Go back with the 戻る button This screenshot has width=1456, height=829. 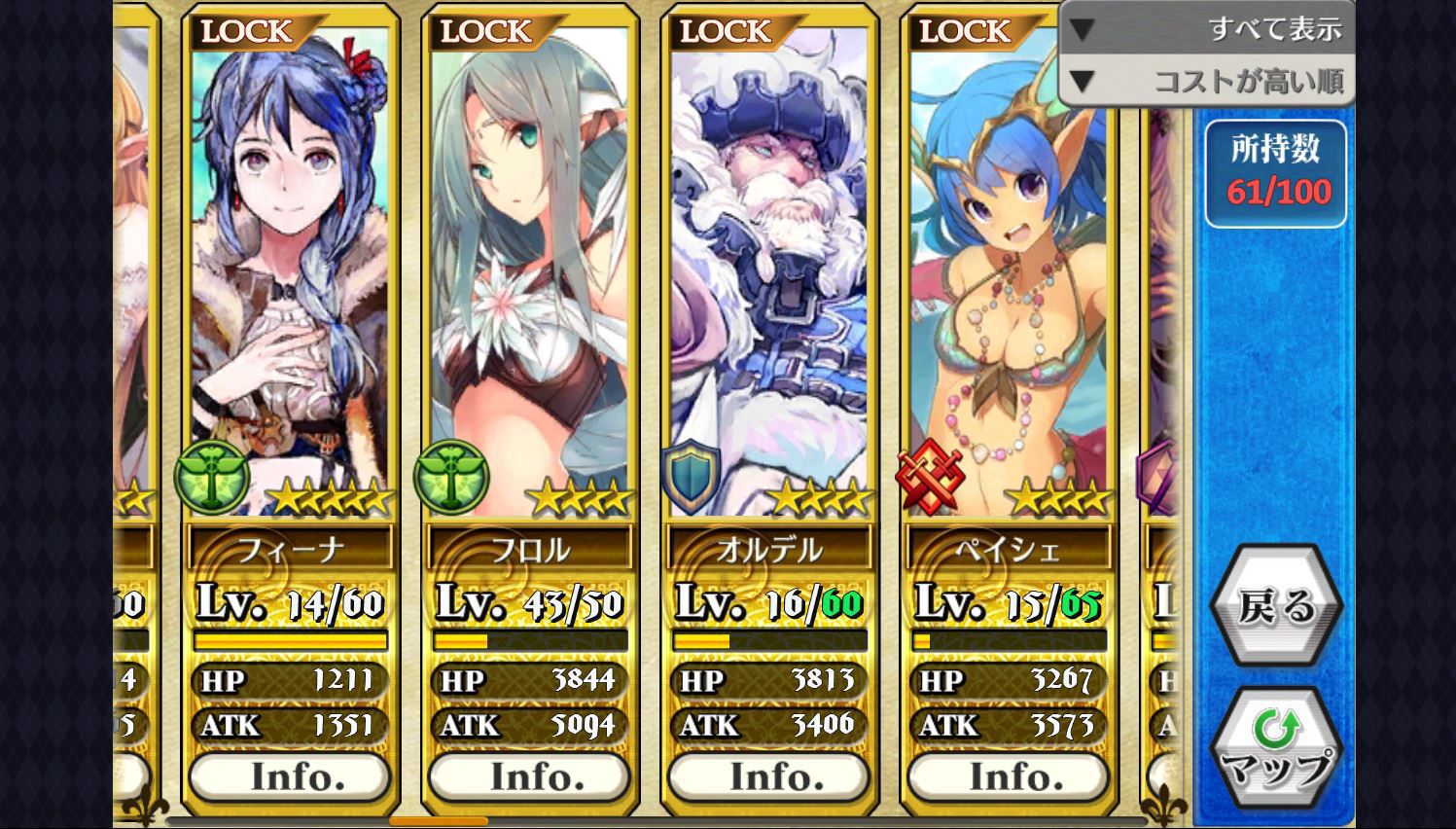click(1275, 606)
